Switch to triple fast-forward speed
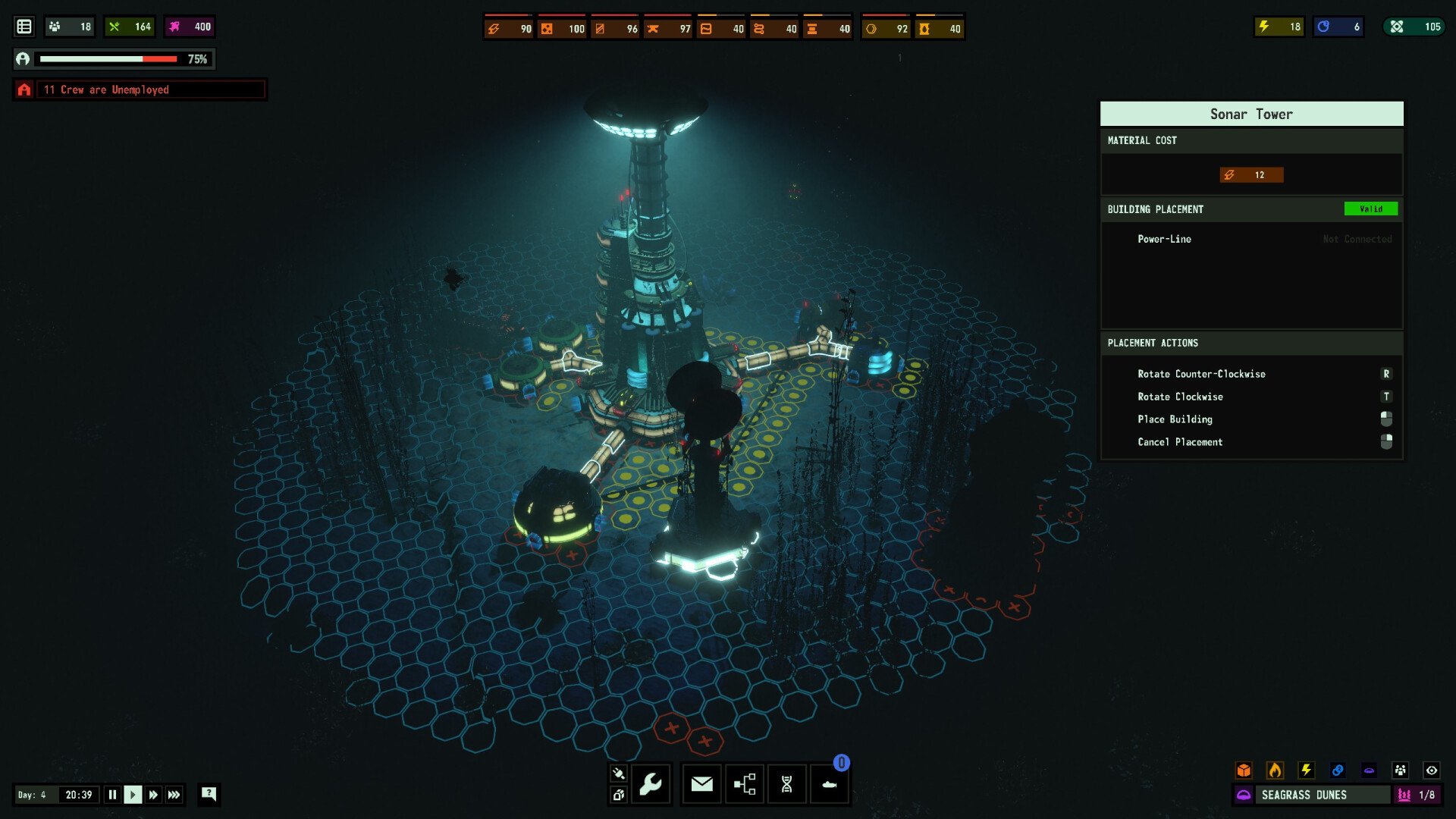 coord(174,795)
